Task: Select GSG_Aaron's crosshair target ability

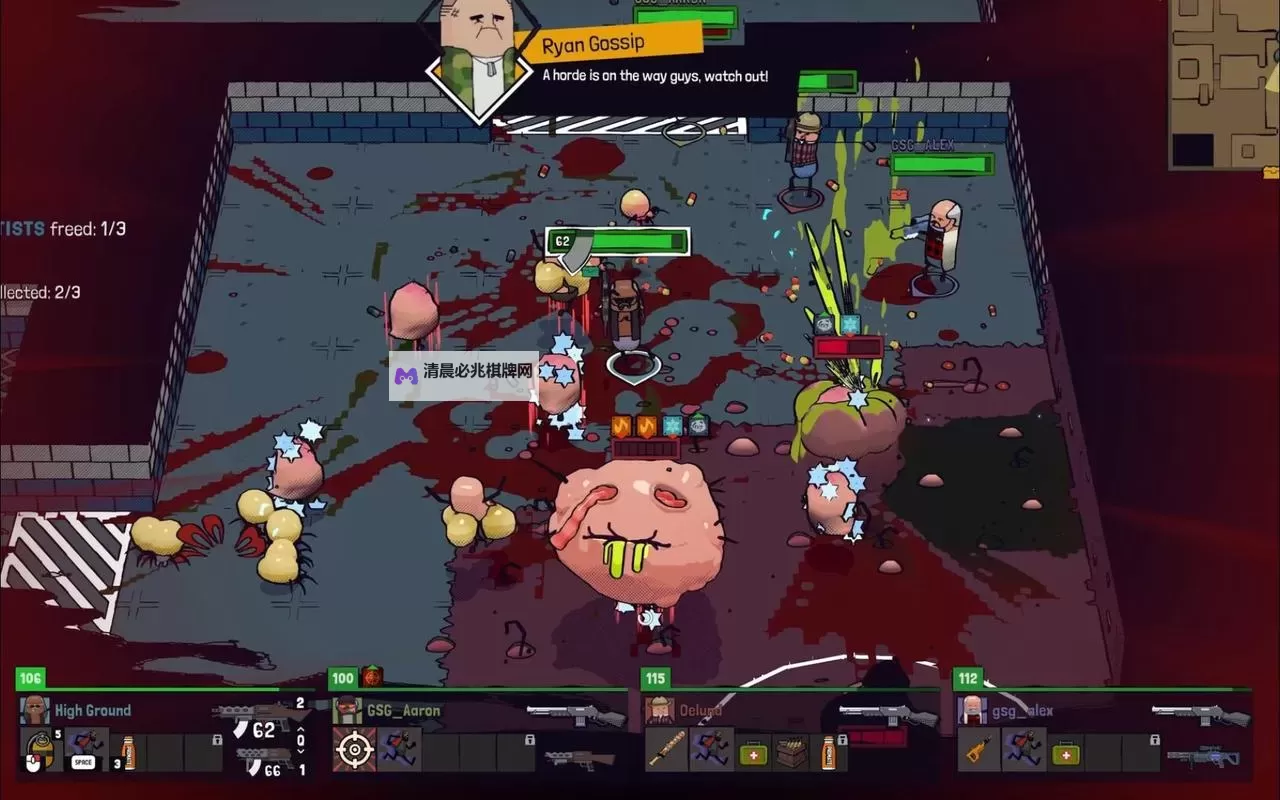Action: 354,750
